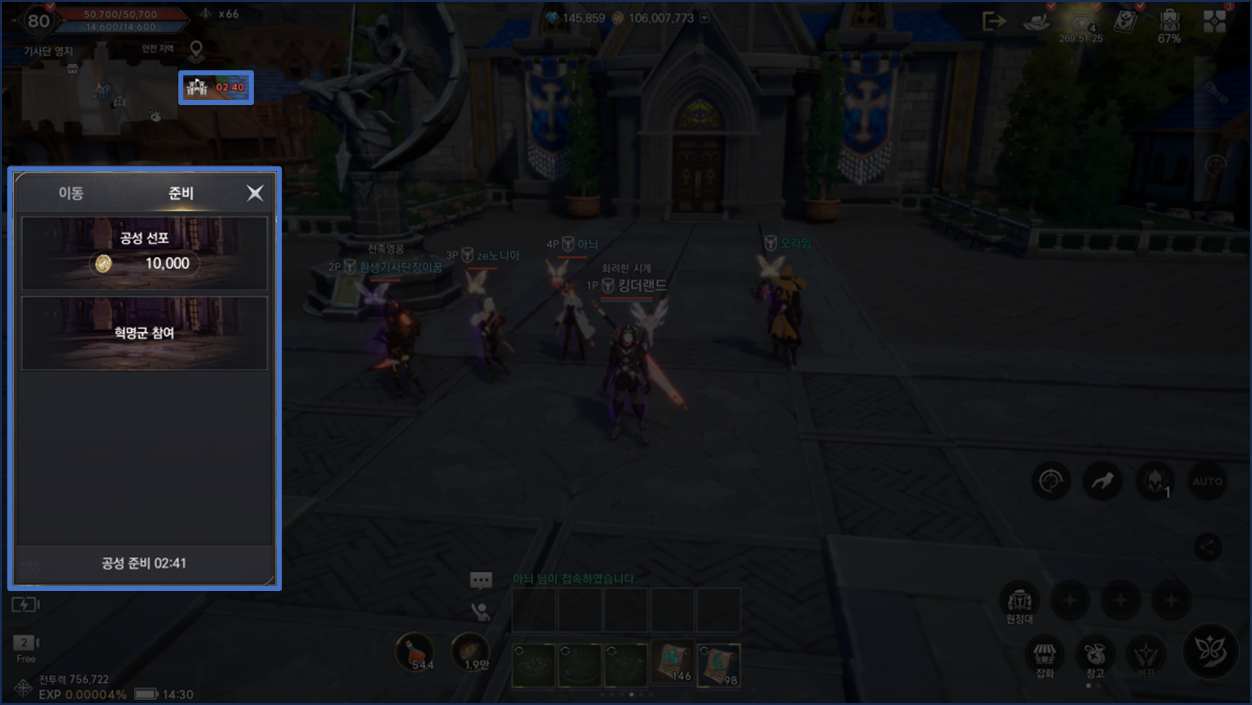Open the siege timer icon near the minimap
This screenshot has height=705, width=1252.
216,88
